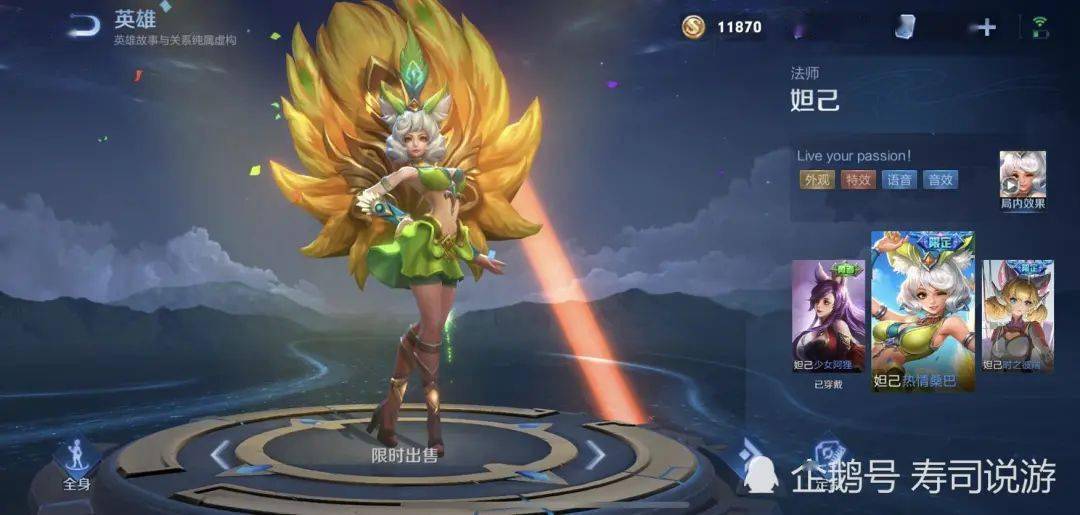Screen dimensions: 1080x515
Task: Choose the 热情桑巴 skin card
Action: (922, 312)
